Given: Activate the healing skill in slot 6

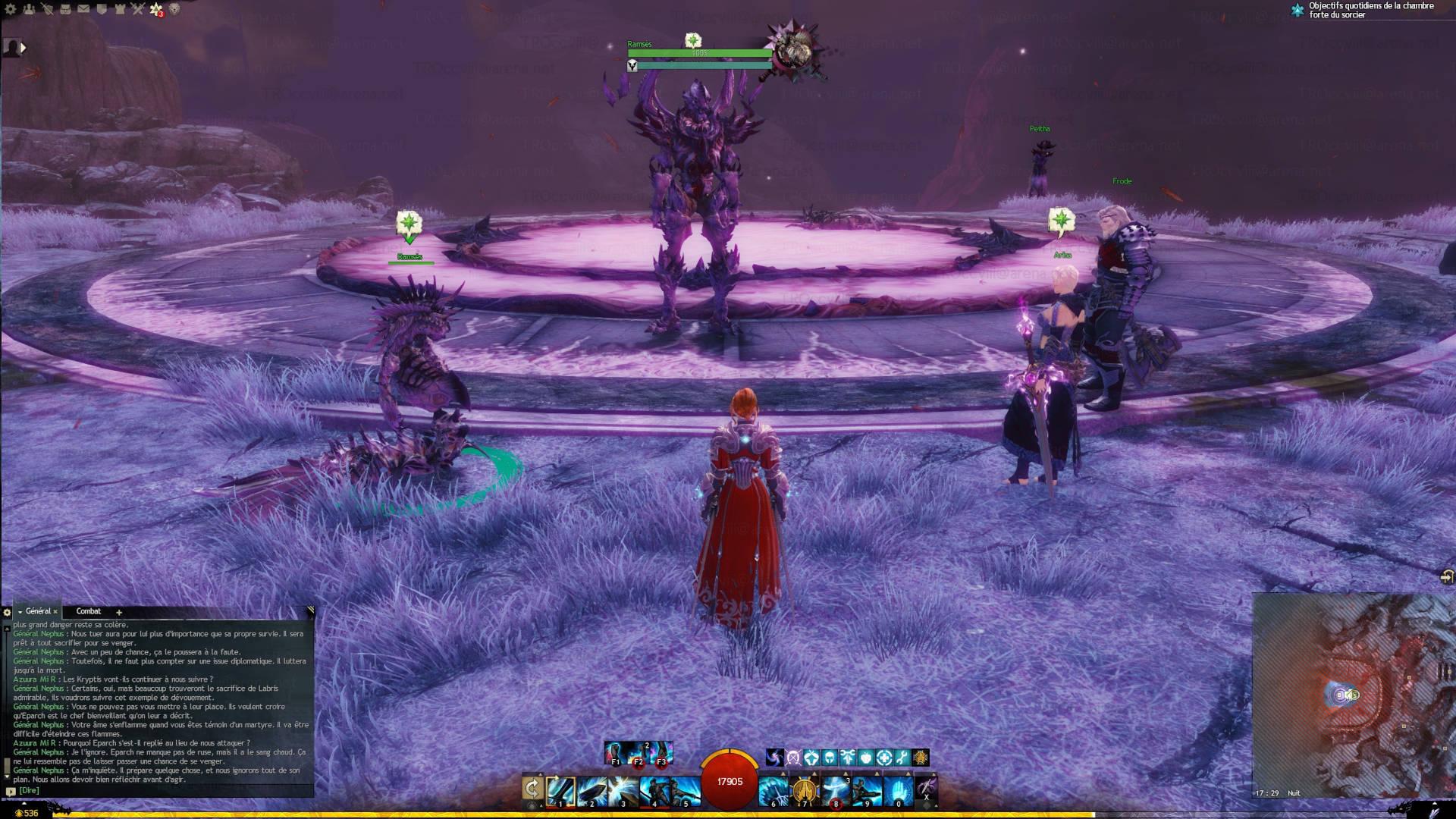Looking at the screenshot, I should coord(773,791).
